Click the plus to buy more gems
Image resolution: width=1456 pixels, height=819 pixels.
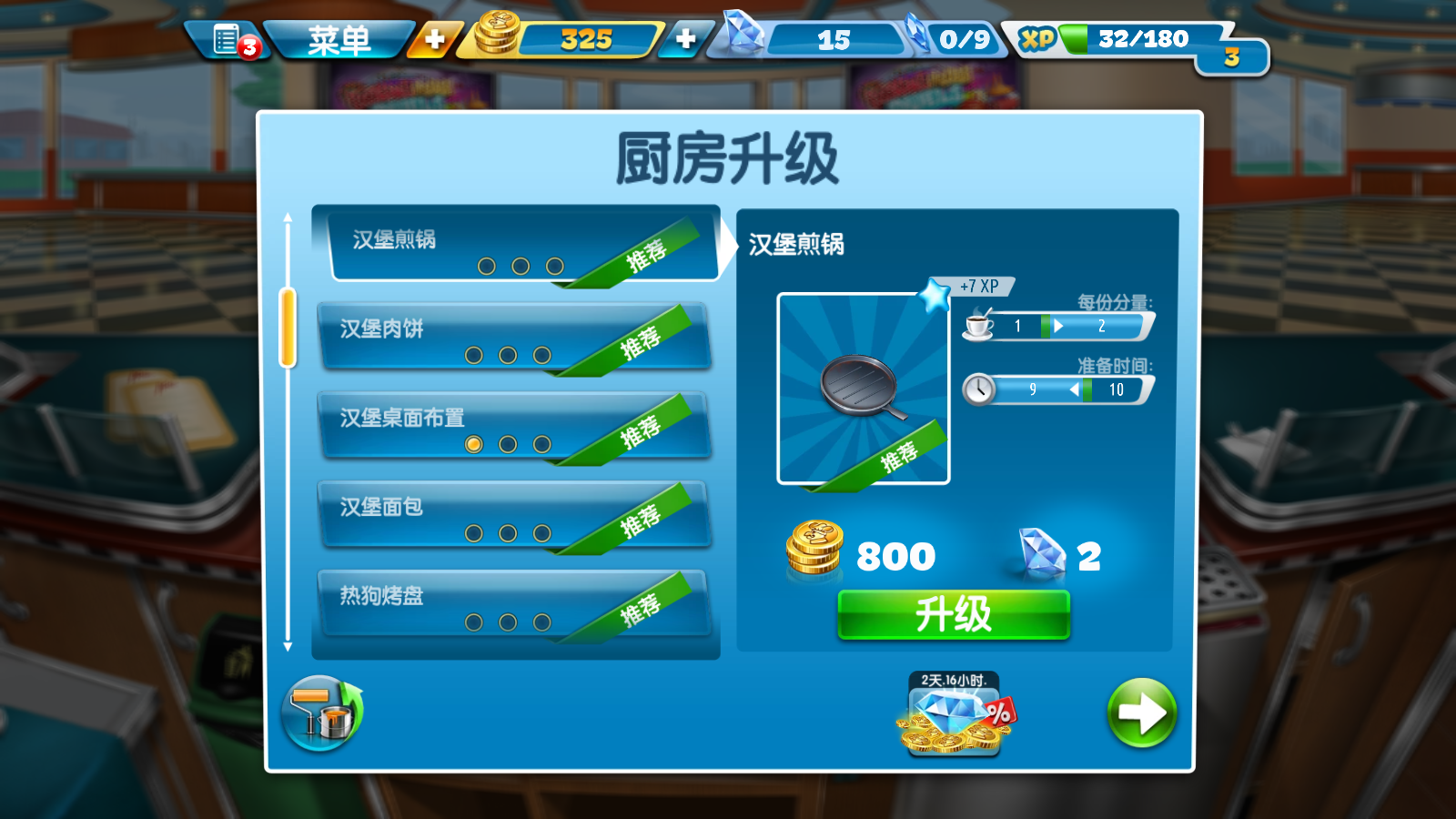685,40
